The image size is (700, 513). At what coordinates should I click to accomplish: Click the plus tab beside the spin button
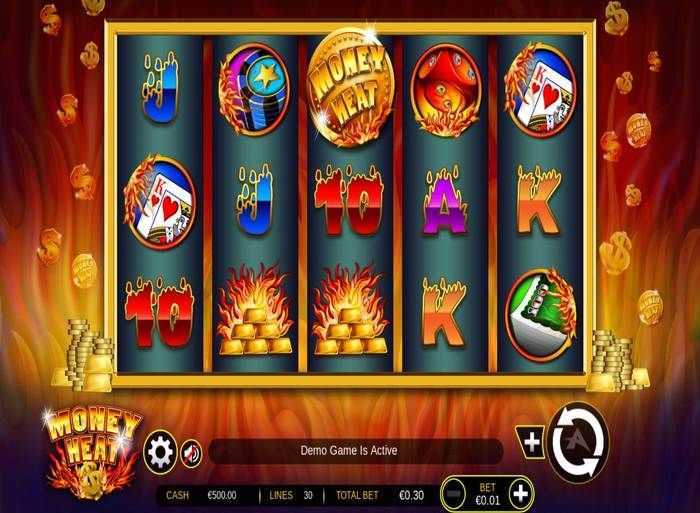[x=531, y=441]
